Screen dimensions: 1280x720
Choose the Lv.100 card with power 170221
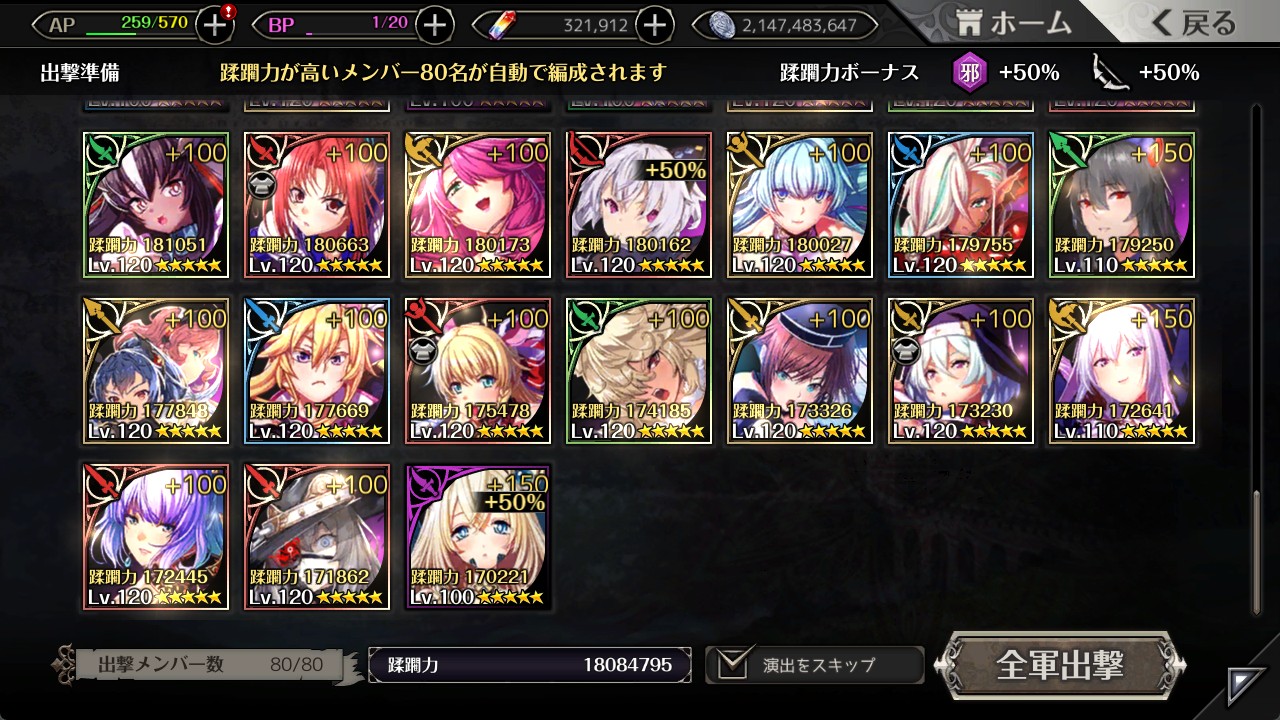pyautogui.click(x=478, y=537)
